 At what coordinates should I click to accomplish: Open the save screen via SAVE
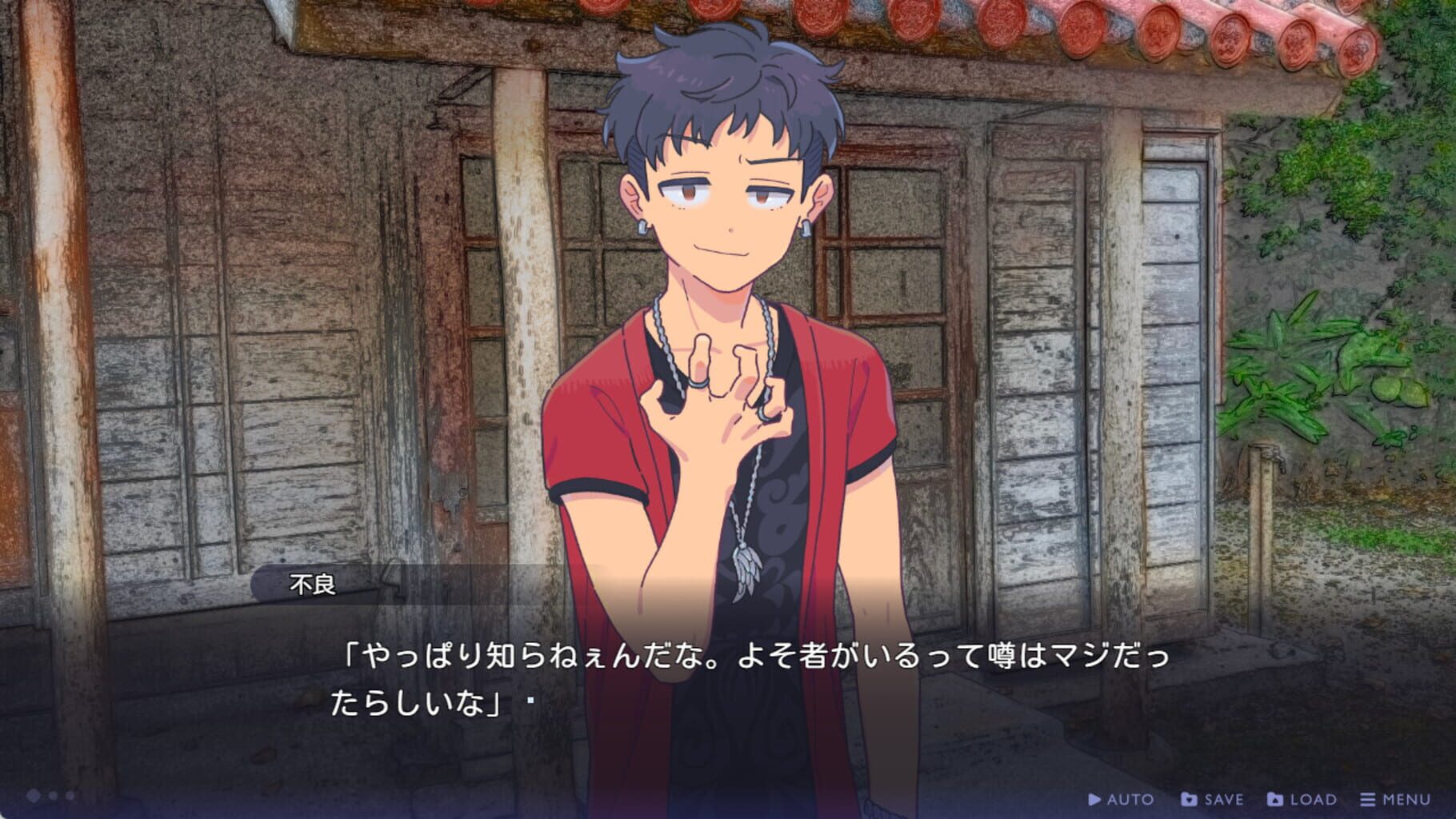click(x=1223, y=799)
